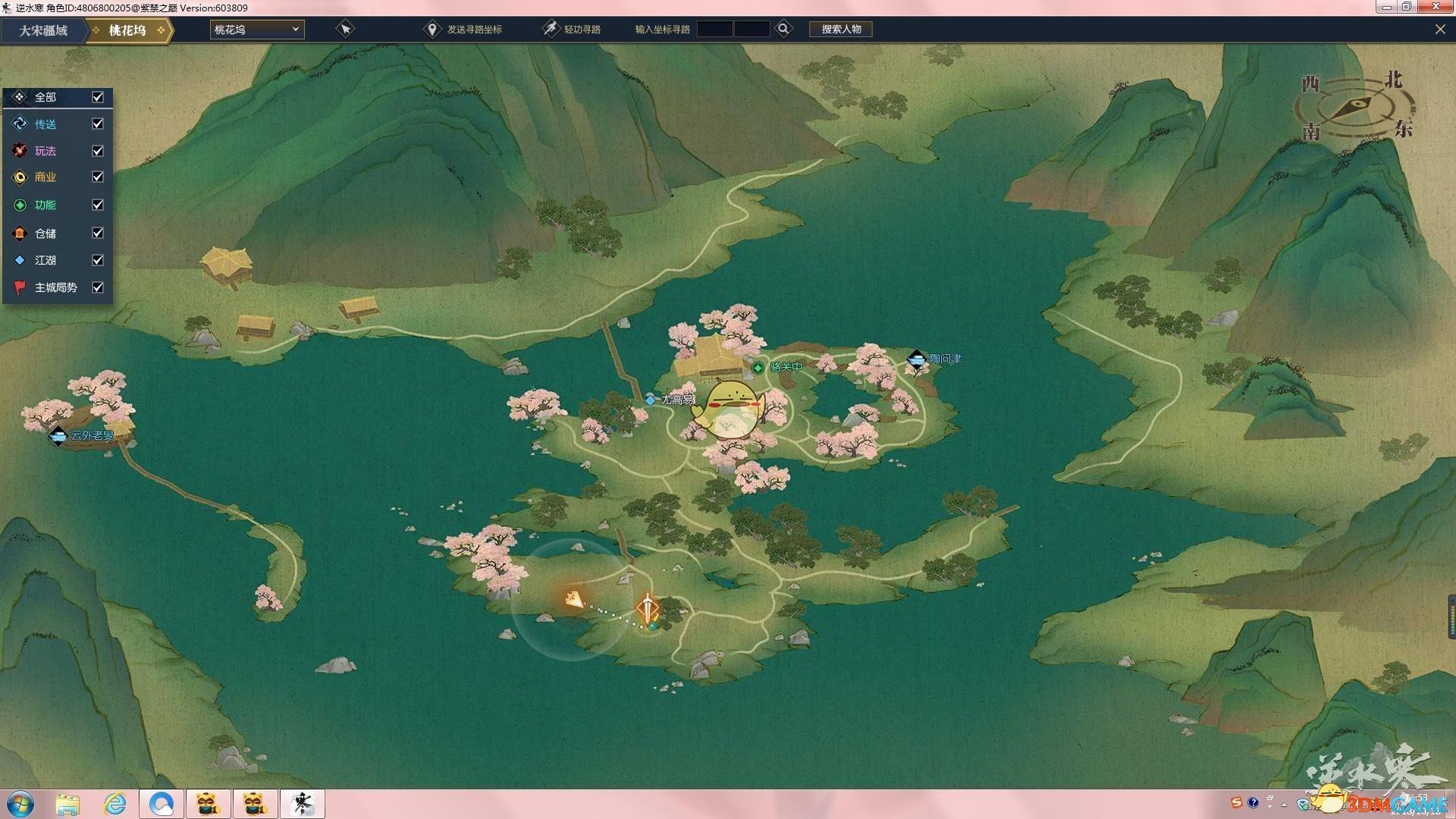Open the 桃花坞 area dropdown
This screenshot has width=1456, height=819.
click(257, 30)
